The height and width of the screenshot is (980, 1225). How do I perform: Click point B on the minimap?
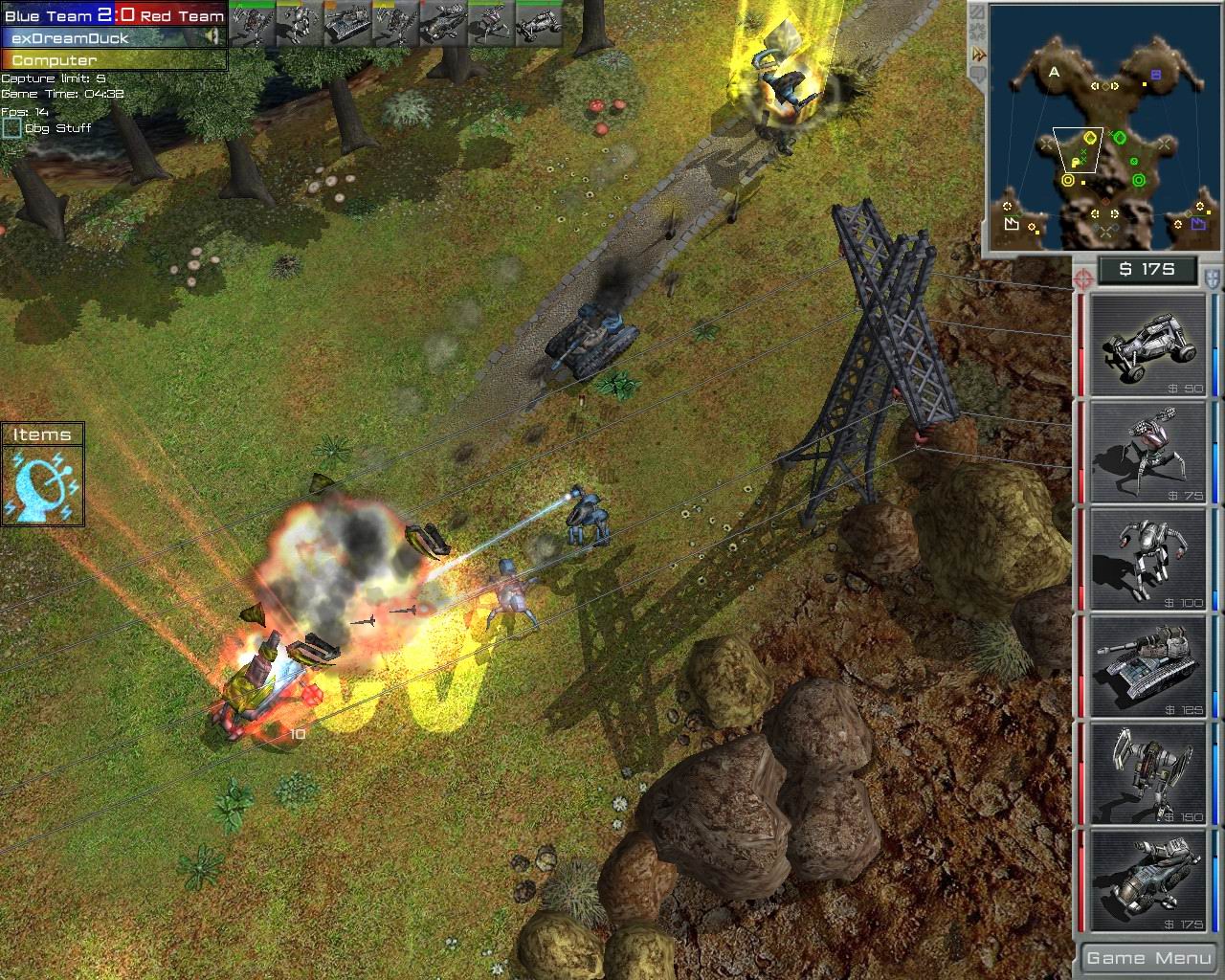pos(1157,73)
